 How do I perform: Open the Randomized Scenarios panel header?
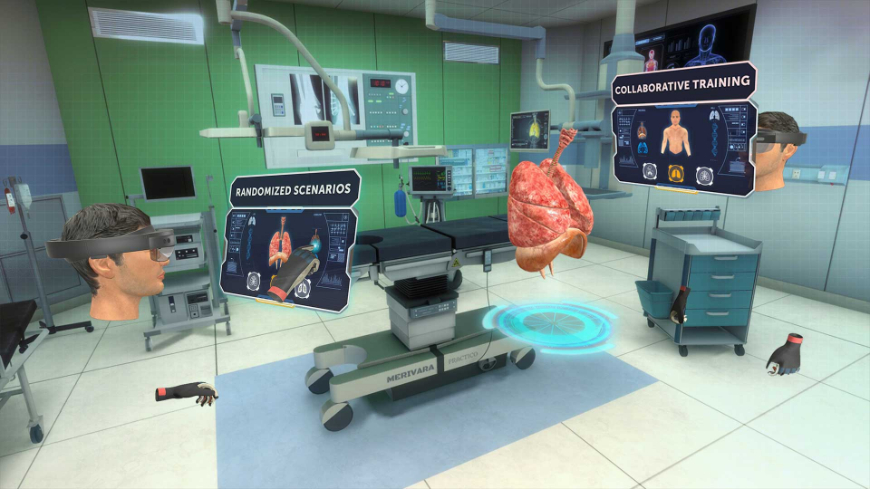coord(291,191)
